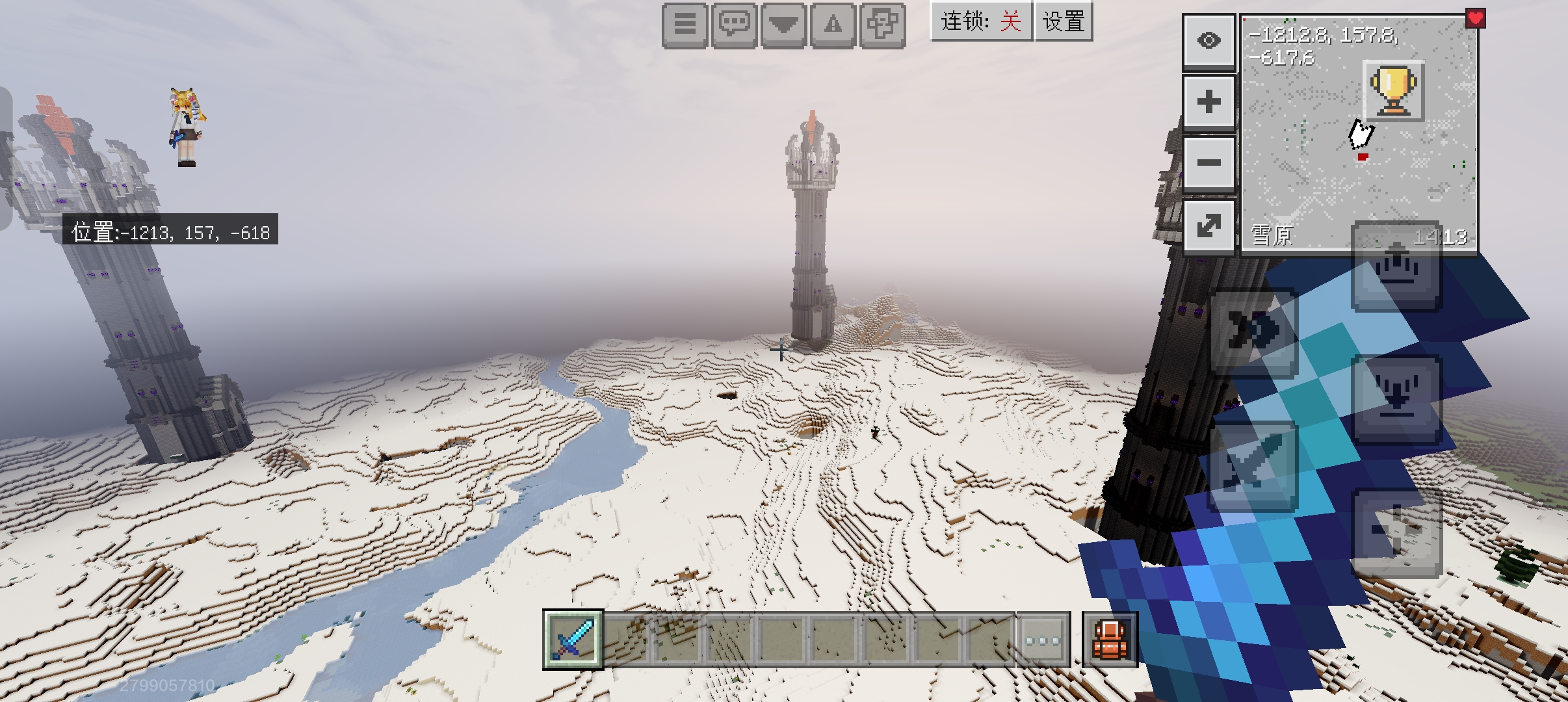Screen dimensions: 1568x702
Task: Select the diamond sword hotbar slot
Action: tap(573, 639)
